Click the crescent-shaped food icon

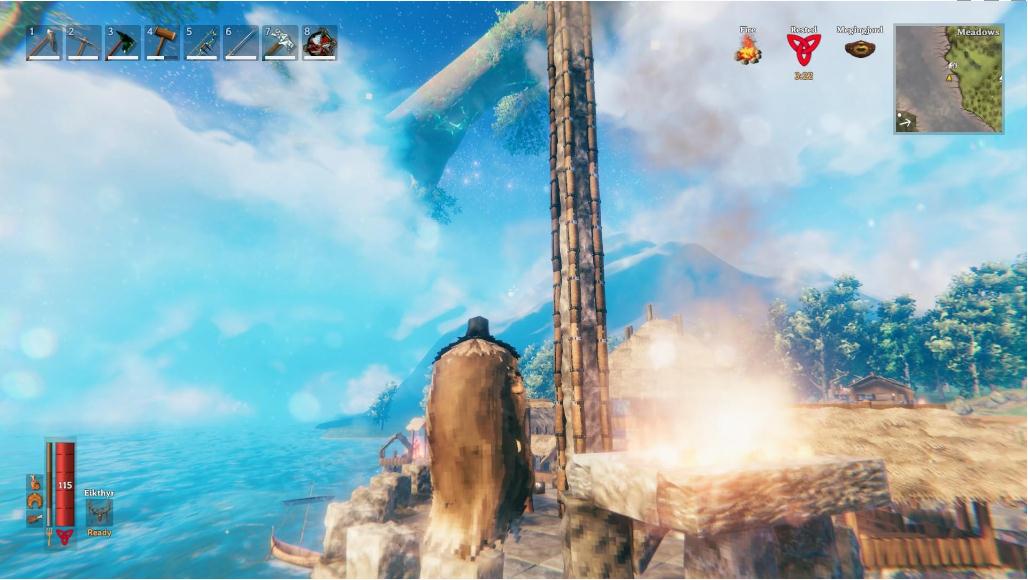[35, 500]
